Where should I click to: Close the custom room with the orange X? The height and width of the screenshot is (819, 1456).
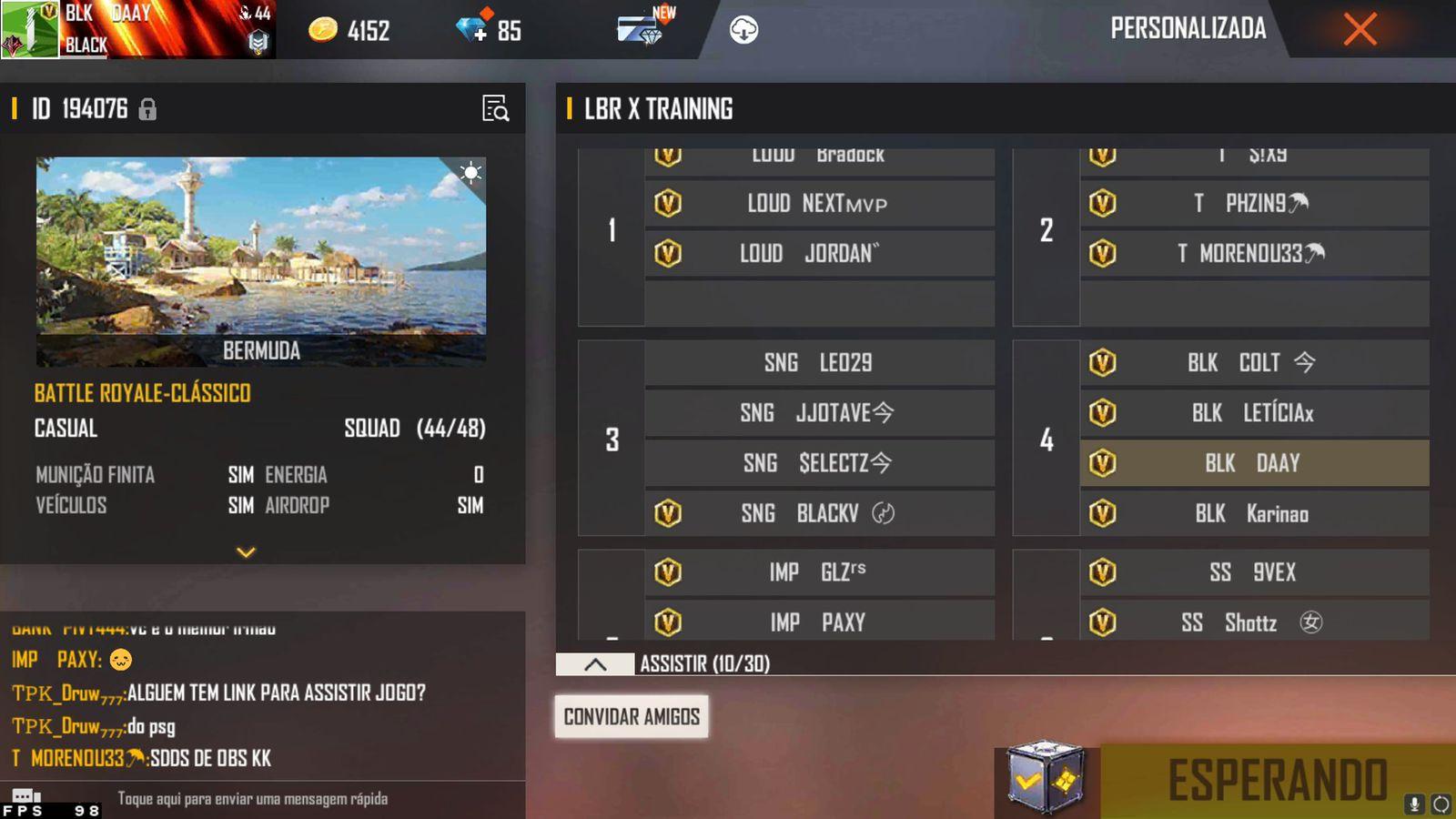tap(1360, 29)
